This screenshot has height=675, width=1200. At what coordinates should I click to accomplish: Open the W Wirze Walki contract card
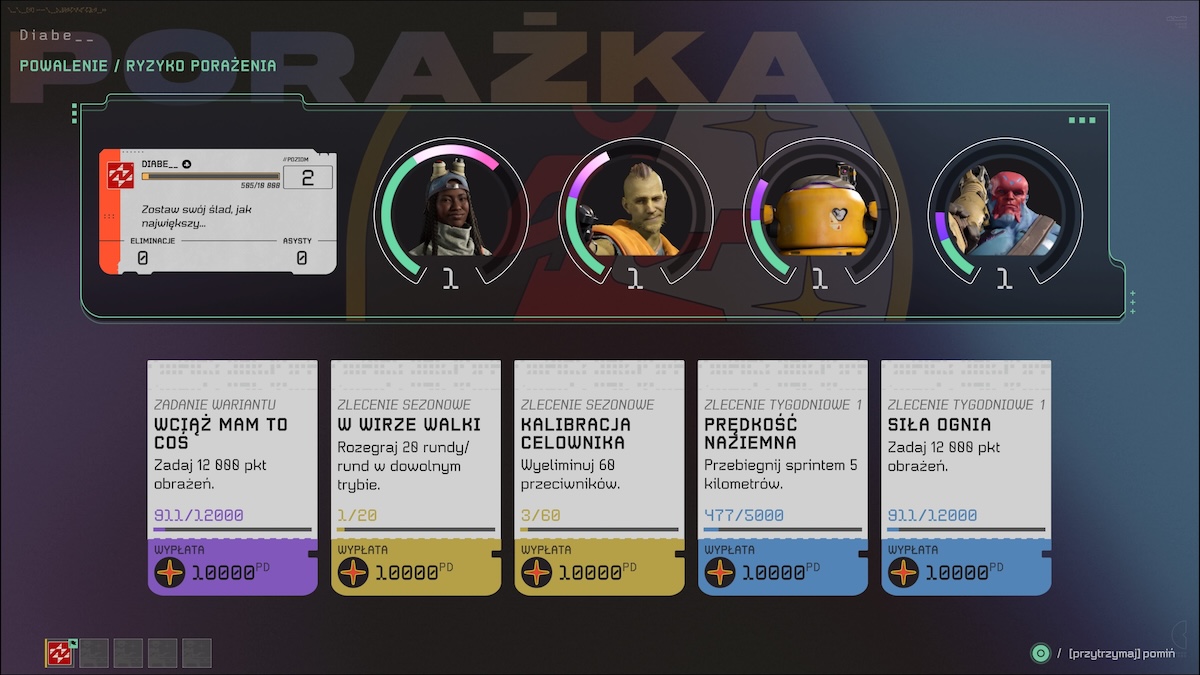416,477
